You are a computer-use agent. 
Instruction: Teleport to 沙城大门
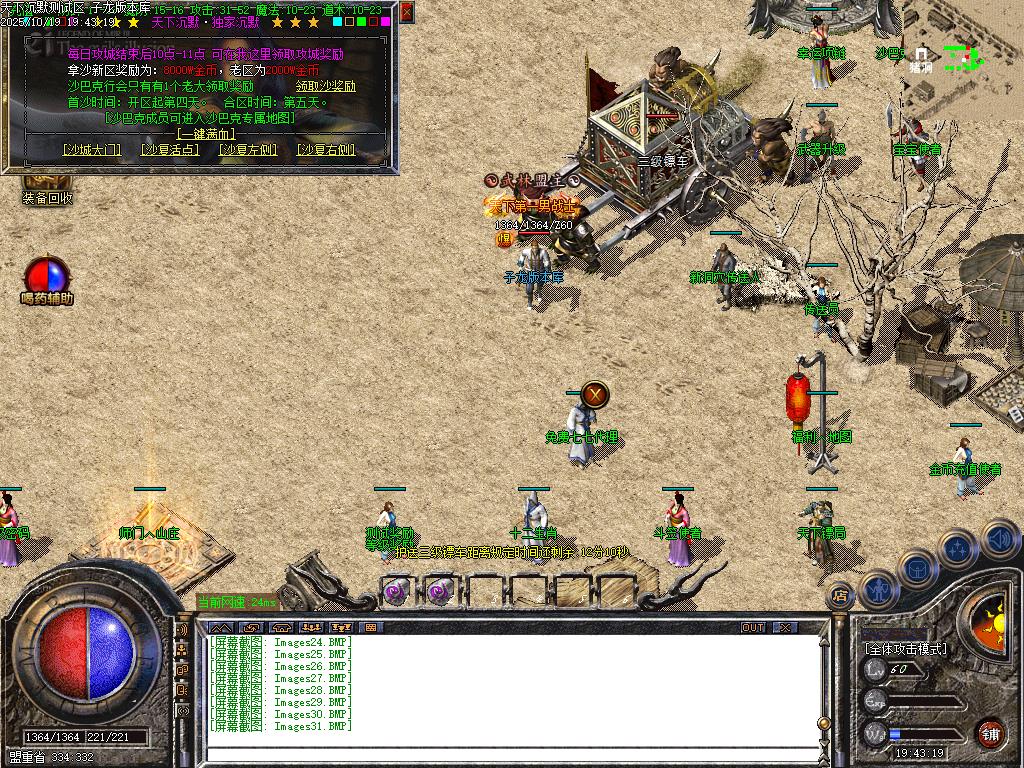(91, 150)
